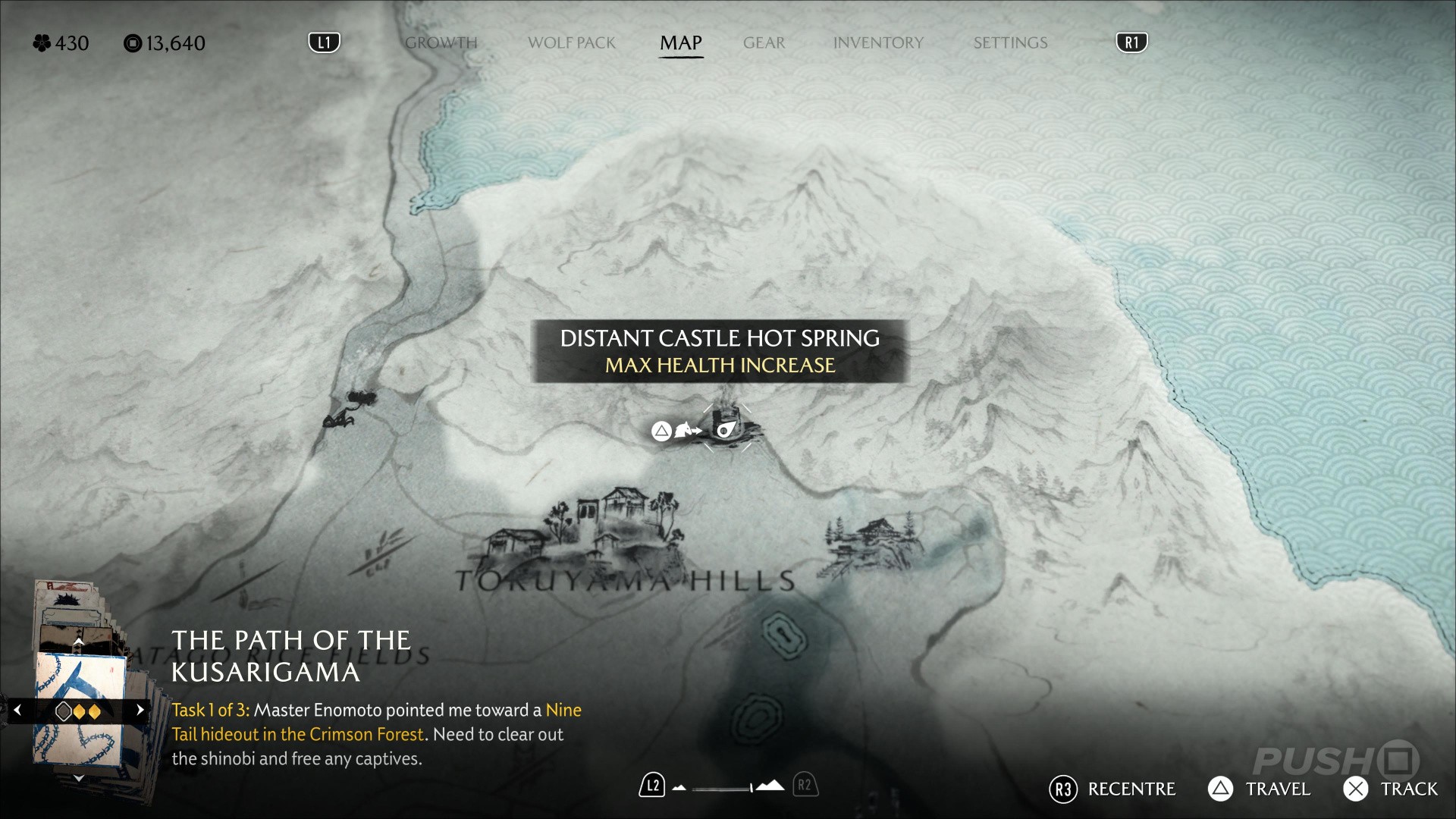Click the Recentre map option
Viewport: 1456px width, 819px height.
pos(1114,789)
